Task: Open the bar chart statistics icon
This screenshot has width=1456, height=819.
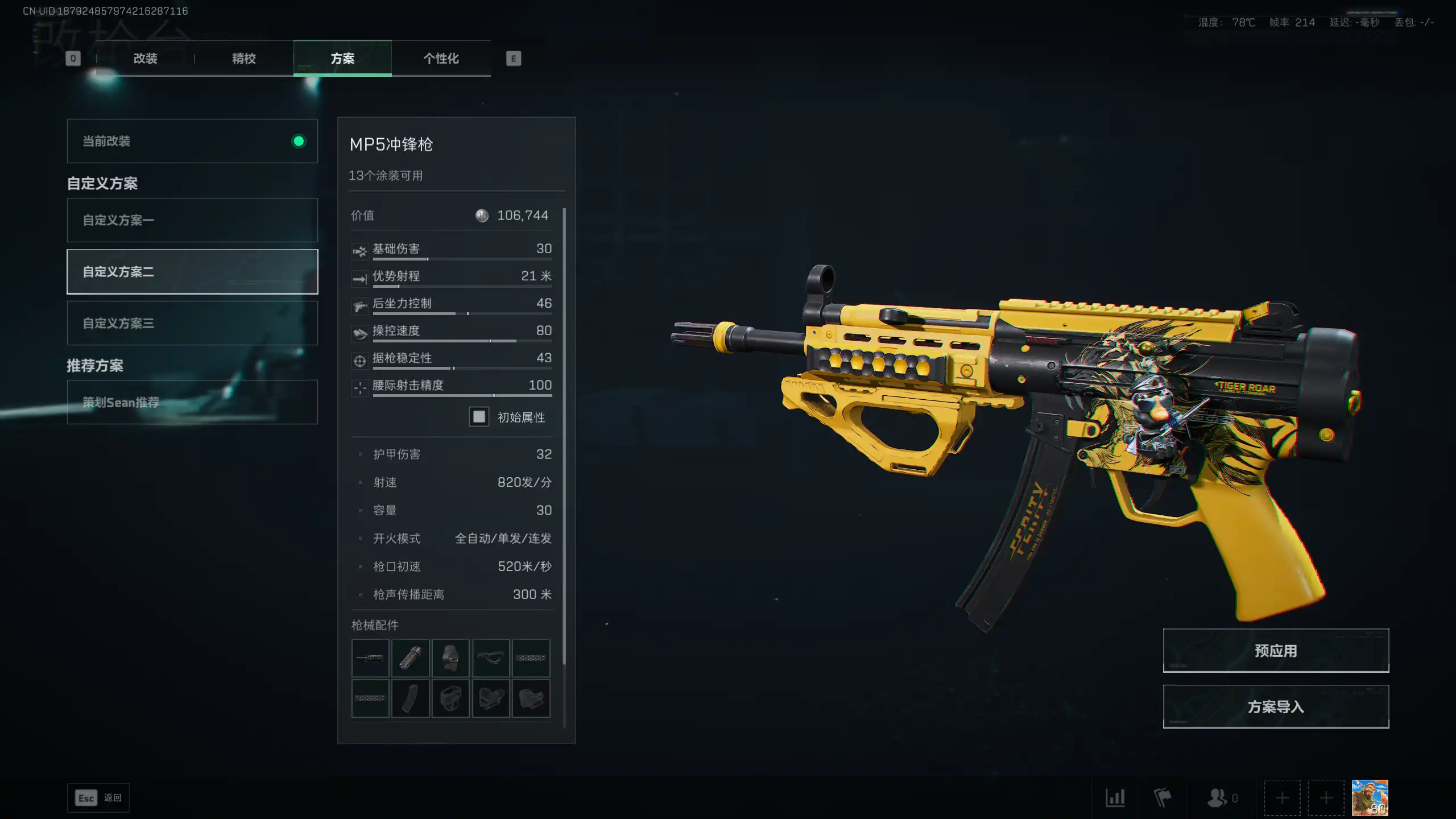Action: pyautogui.click(x=1115, y=798)
